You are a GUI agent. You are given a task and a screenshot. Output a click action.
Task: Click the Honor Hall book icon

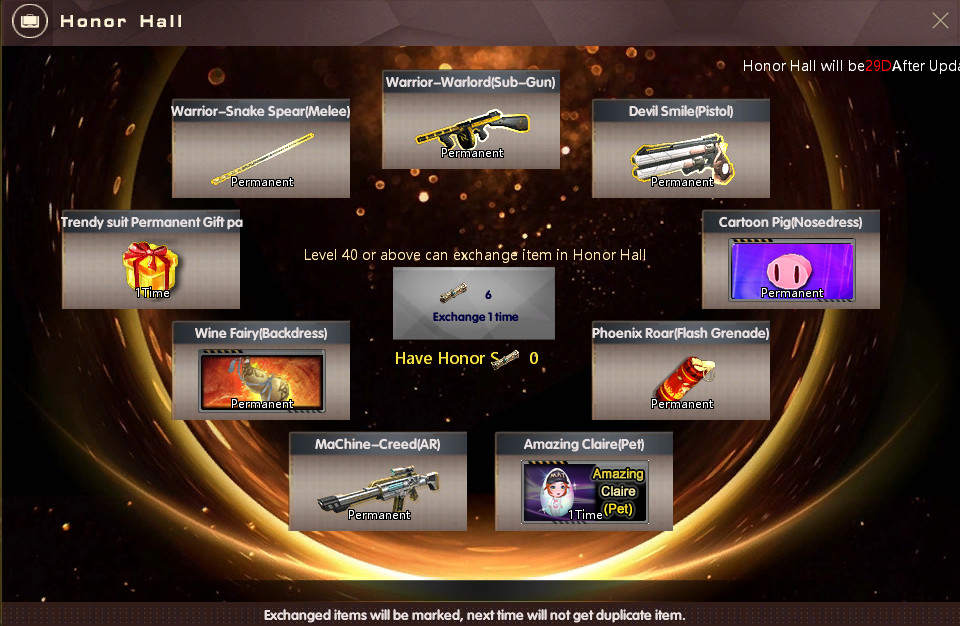coord(30,21)
